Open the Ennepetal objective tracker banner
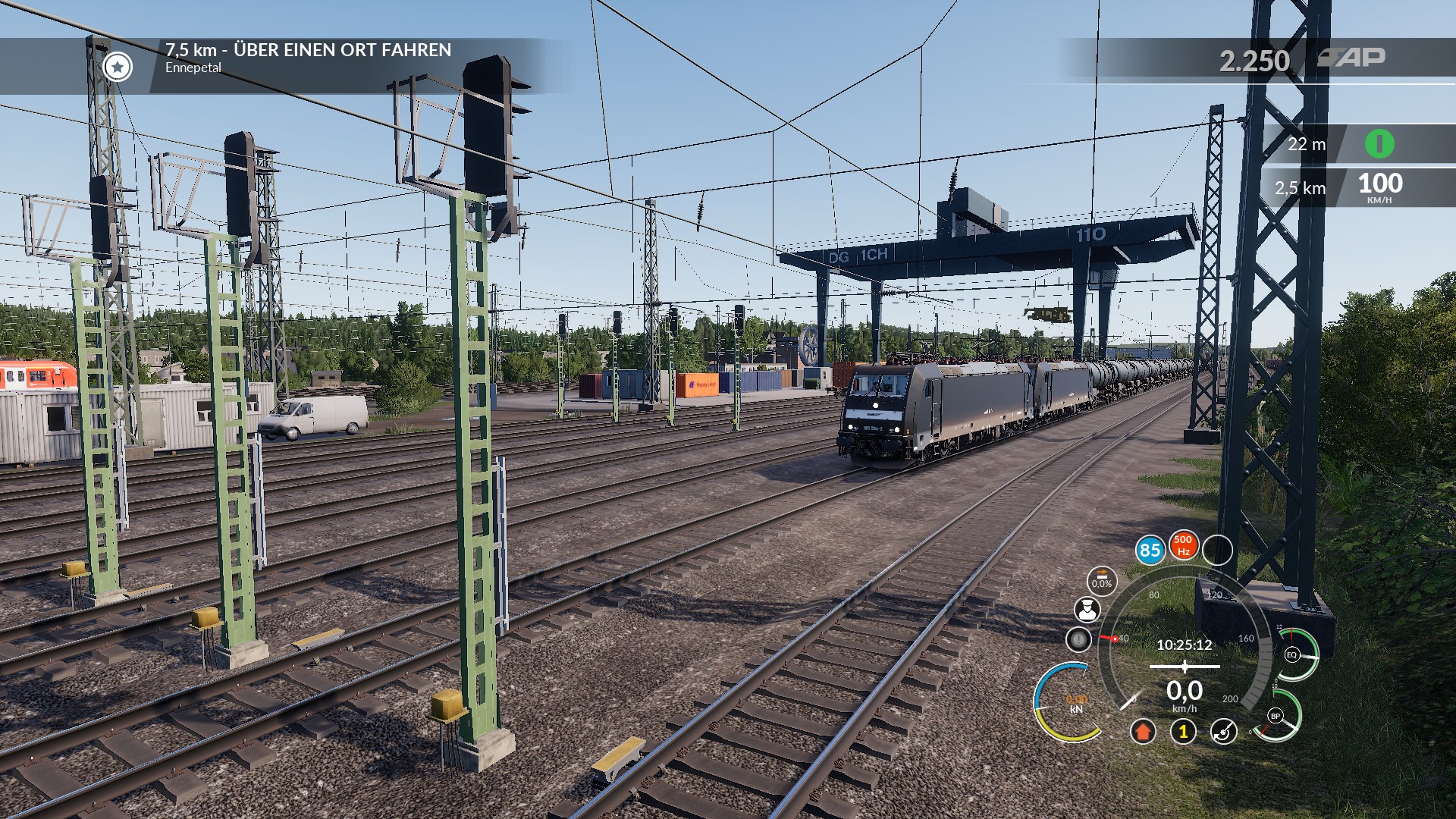The height and width of the screenshot is (819, 1456). pos(308,58)
